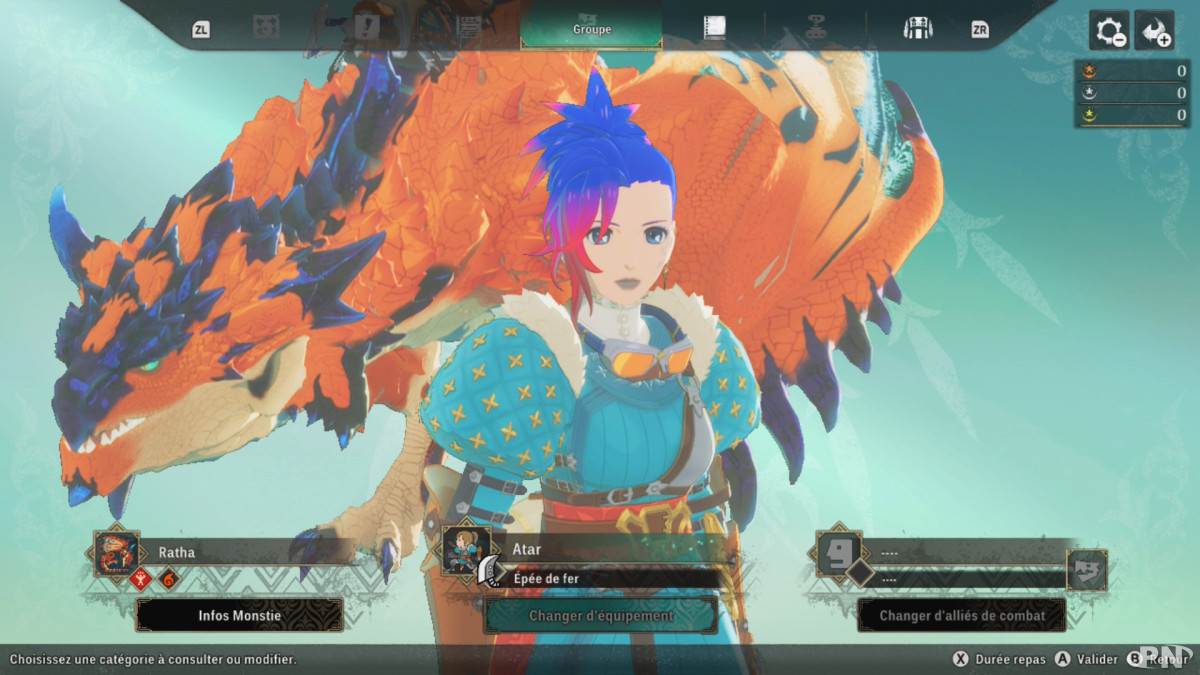The image size is (1200, 675).
Task: Click the gear with minus icon
Action: click(1109, 31)
